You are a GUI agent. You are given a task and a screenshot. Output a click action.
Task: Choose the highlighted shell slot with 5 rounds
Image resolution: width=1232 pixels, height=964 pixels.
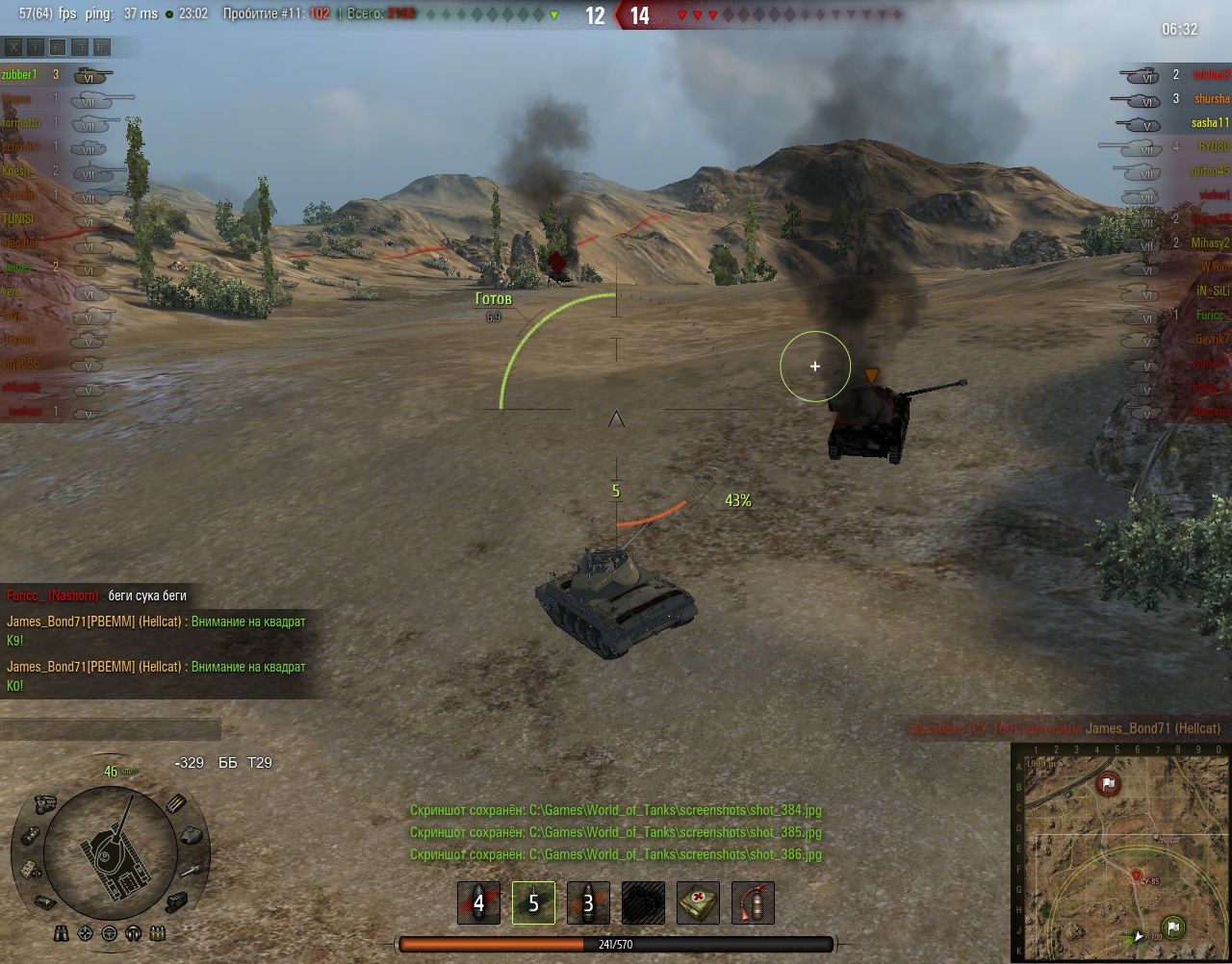click(533, 902)
